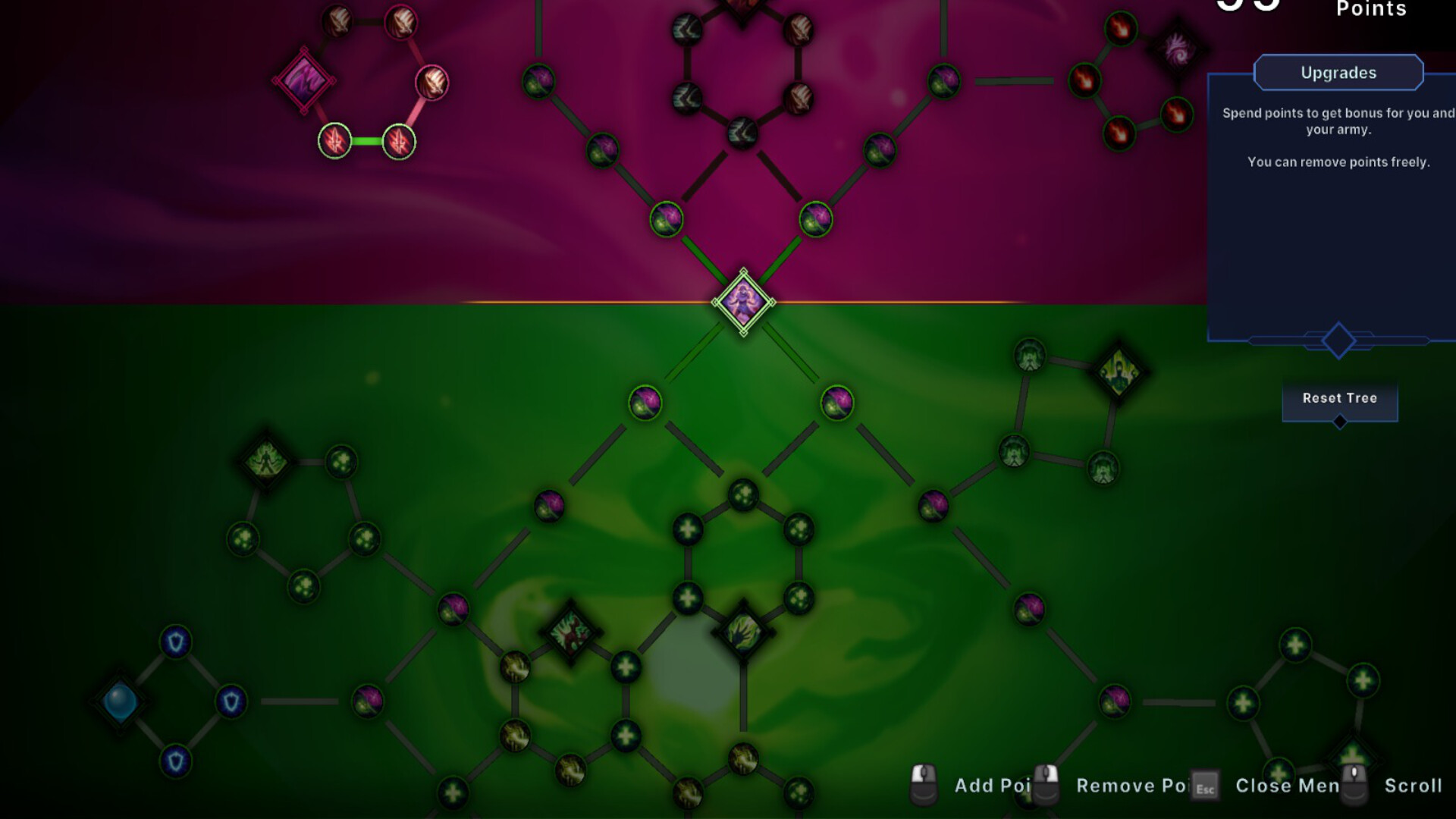Click the dark claw diamond node bottom-center
This screenshot has width=1456, height=819.
(x=743, y=631)
